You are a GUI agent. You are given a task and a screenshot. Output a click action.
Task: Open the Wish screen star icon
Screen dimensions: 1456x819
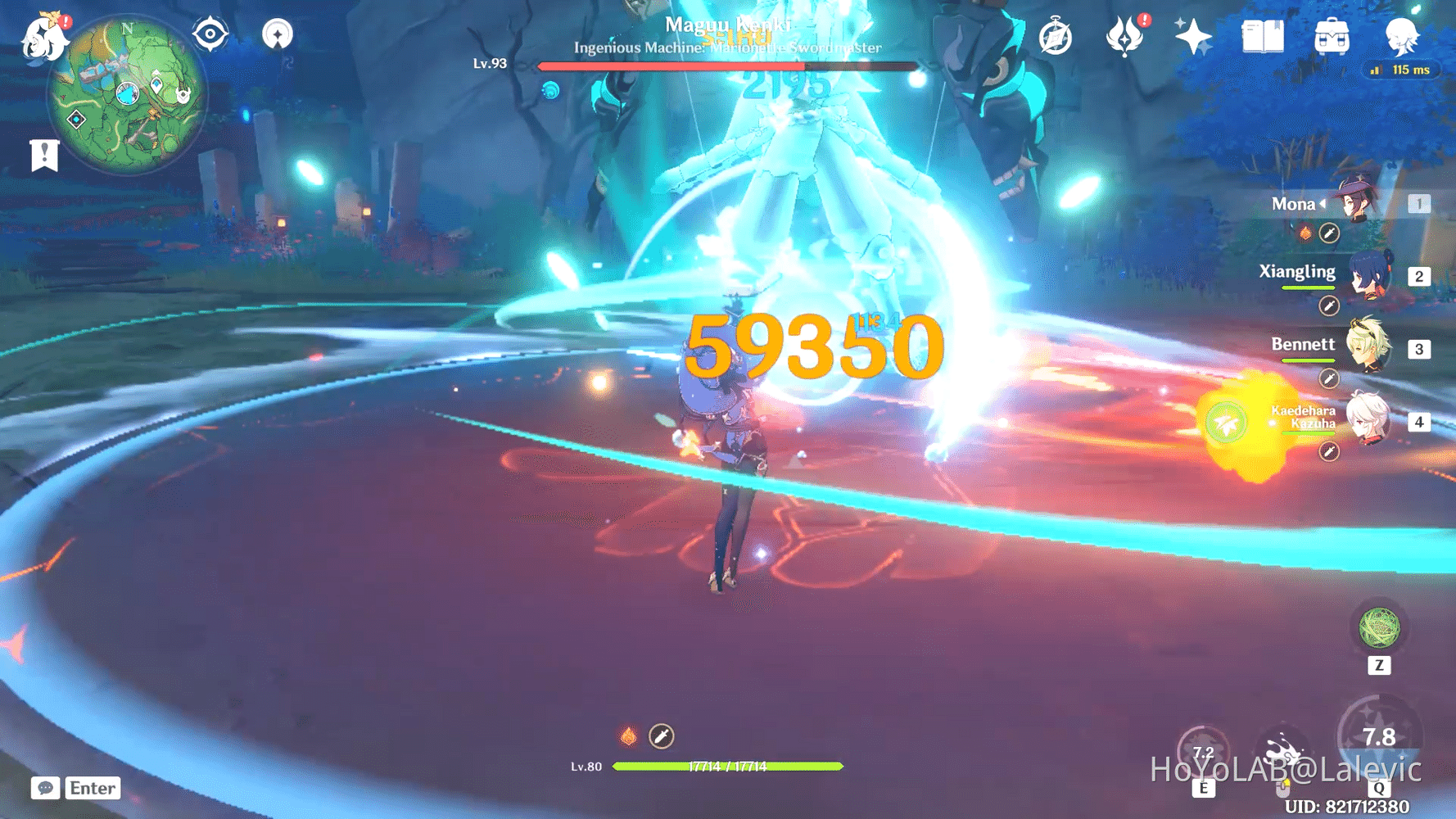click(1194, 35)
